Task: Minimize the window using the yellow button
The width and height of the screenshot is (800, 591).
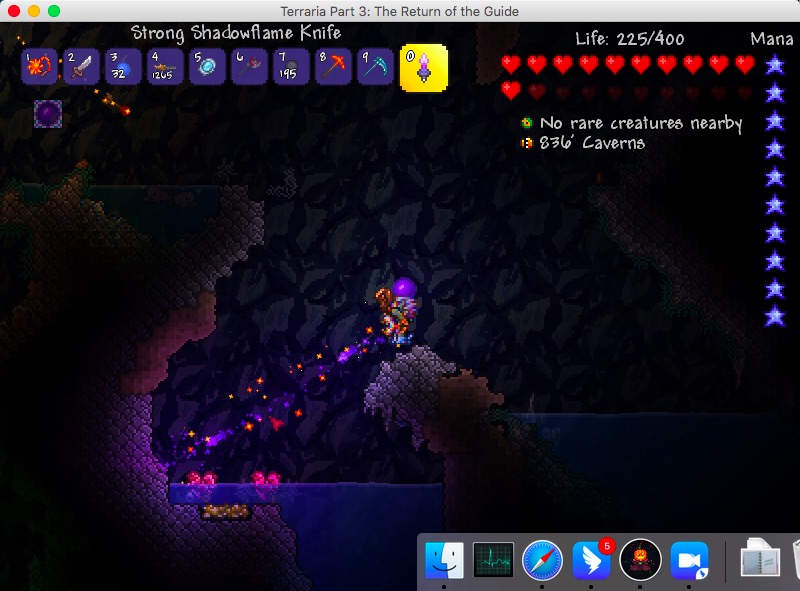Action: 34,11
